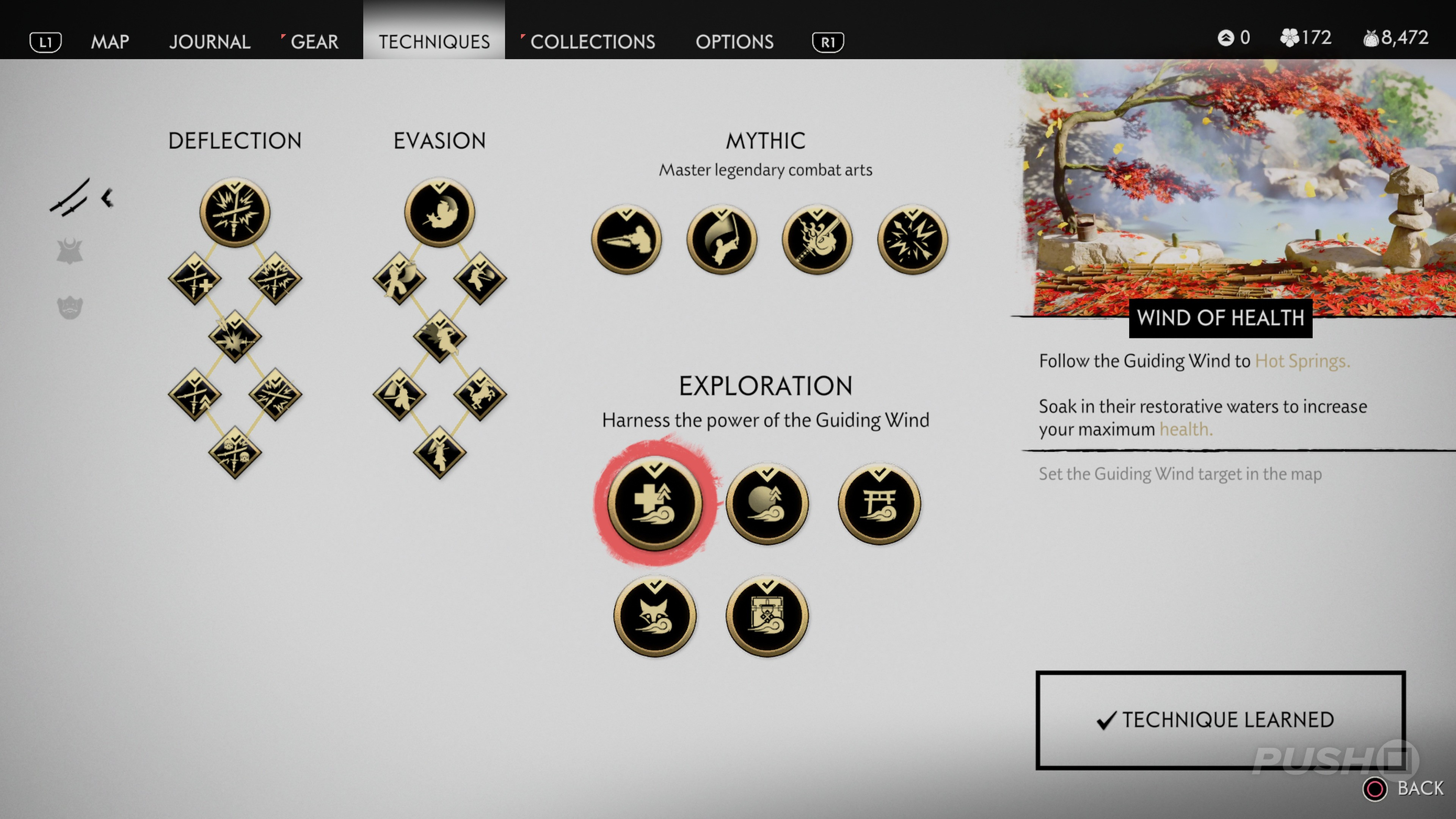Screen dimensions: 1456x819
Task: Open the Wind of Shrines torii technique
Action: [x=880, y=505]
